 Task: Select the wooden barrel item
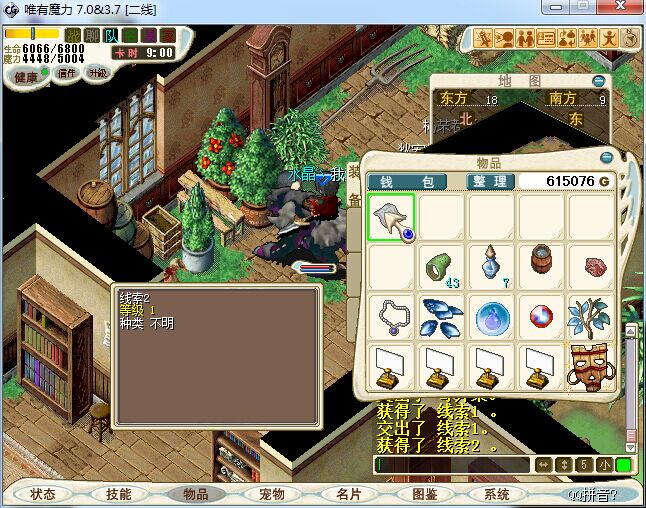coord(542,264)
